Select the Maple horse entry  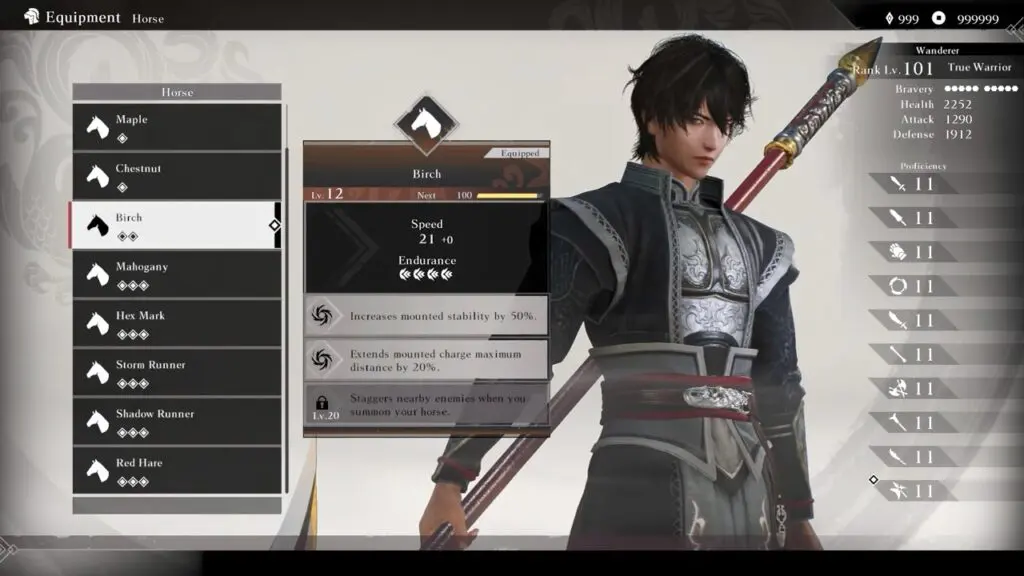click(x=176, y=127)
